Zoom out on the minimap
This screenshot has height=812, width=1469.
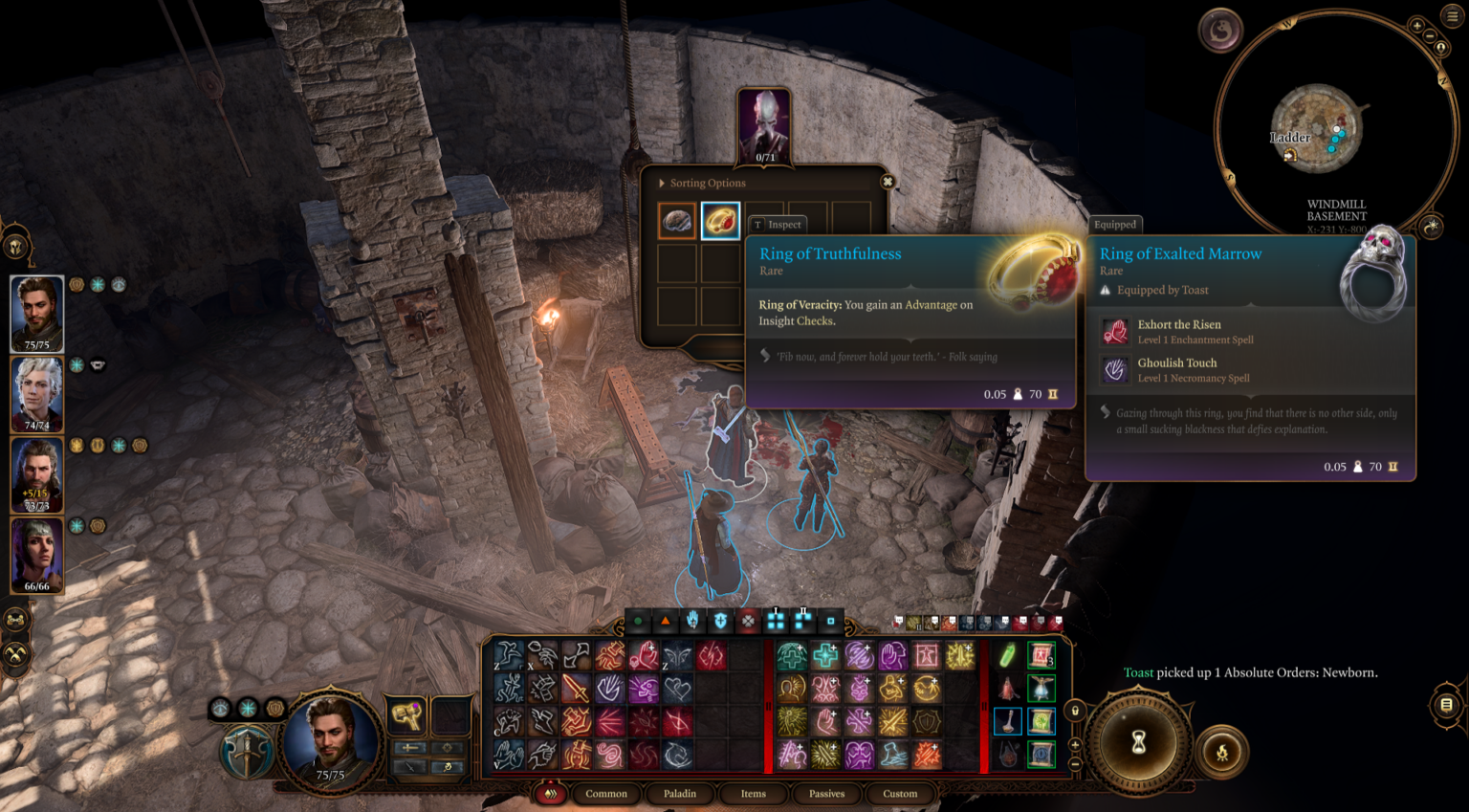[x=1430, y=36]
